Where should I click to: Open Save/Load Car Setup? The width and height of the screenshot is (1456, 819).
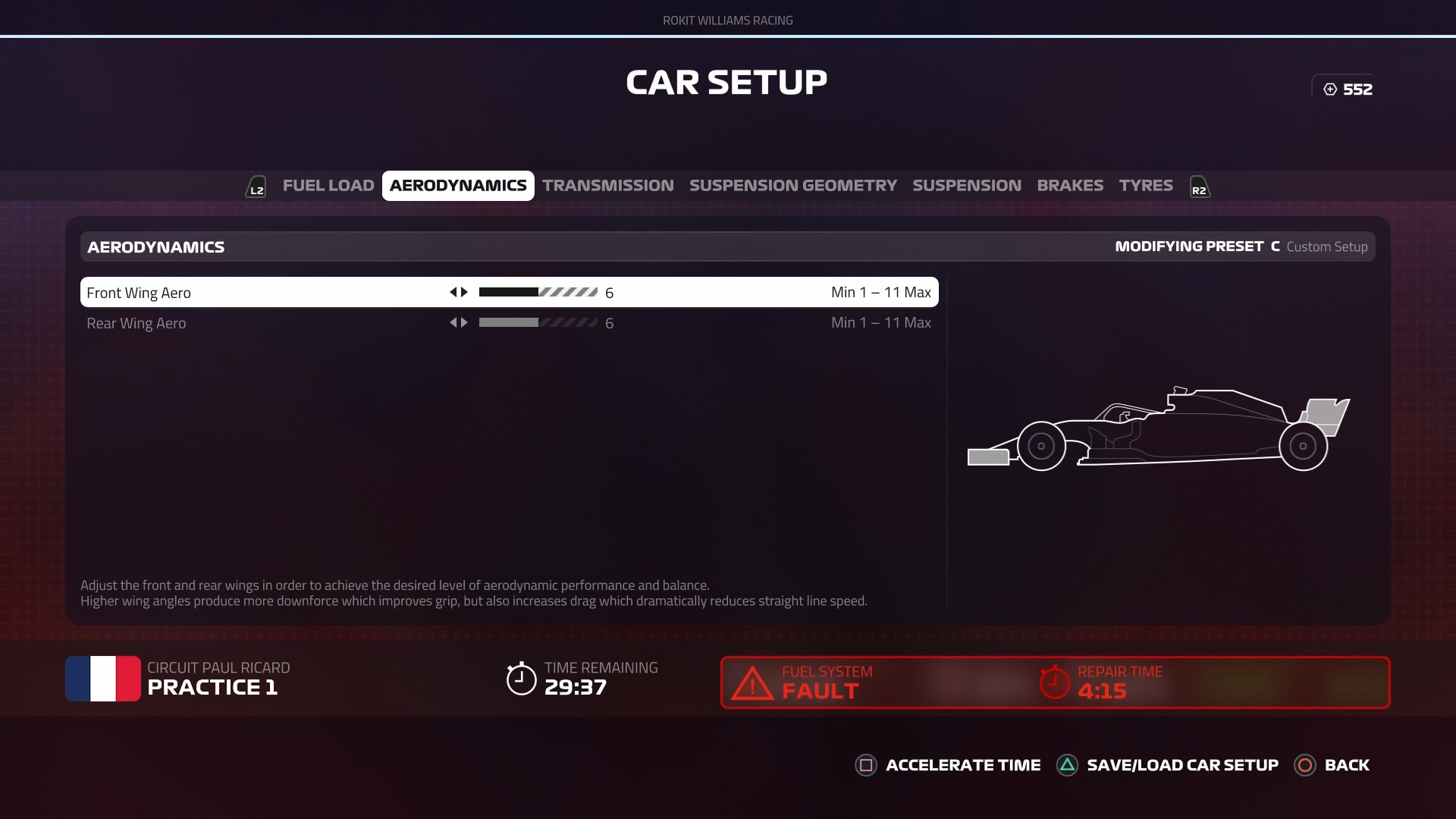[1168, 765]
